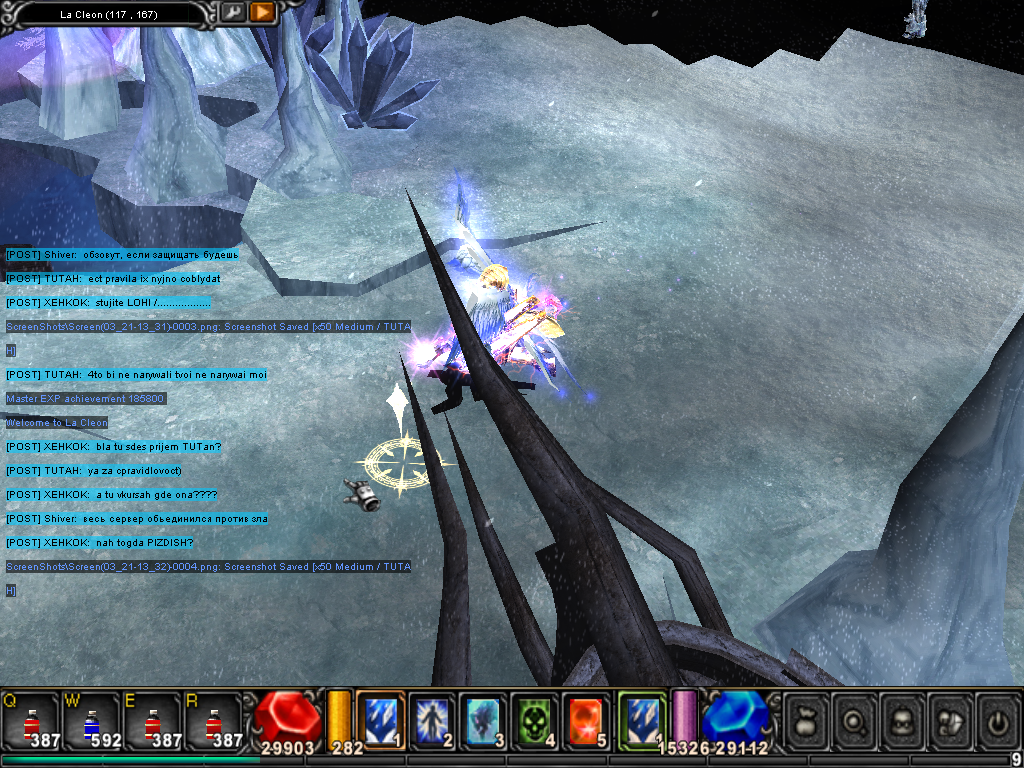Activate the glowing figure skill in slot 2

point(433,720)
